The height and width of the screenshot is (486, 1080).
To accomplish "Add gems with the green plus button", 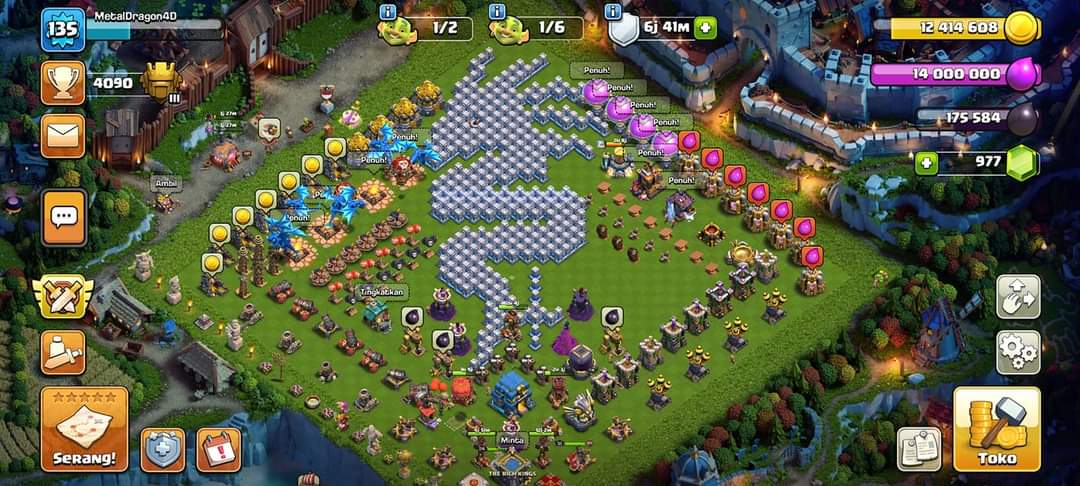I will (927, 163).
